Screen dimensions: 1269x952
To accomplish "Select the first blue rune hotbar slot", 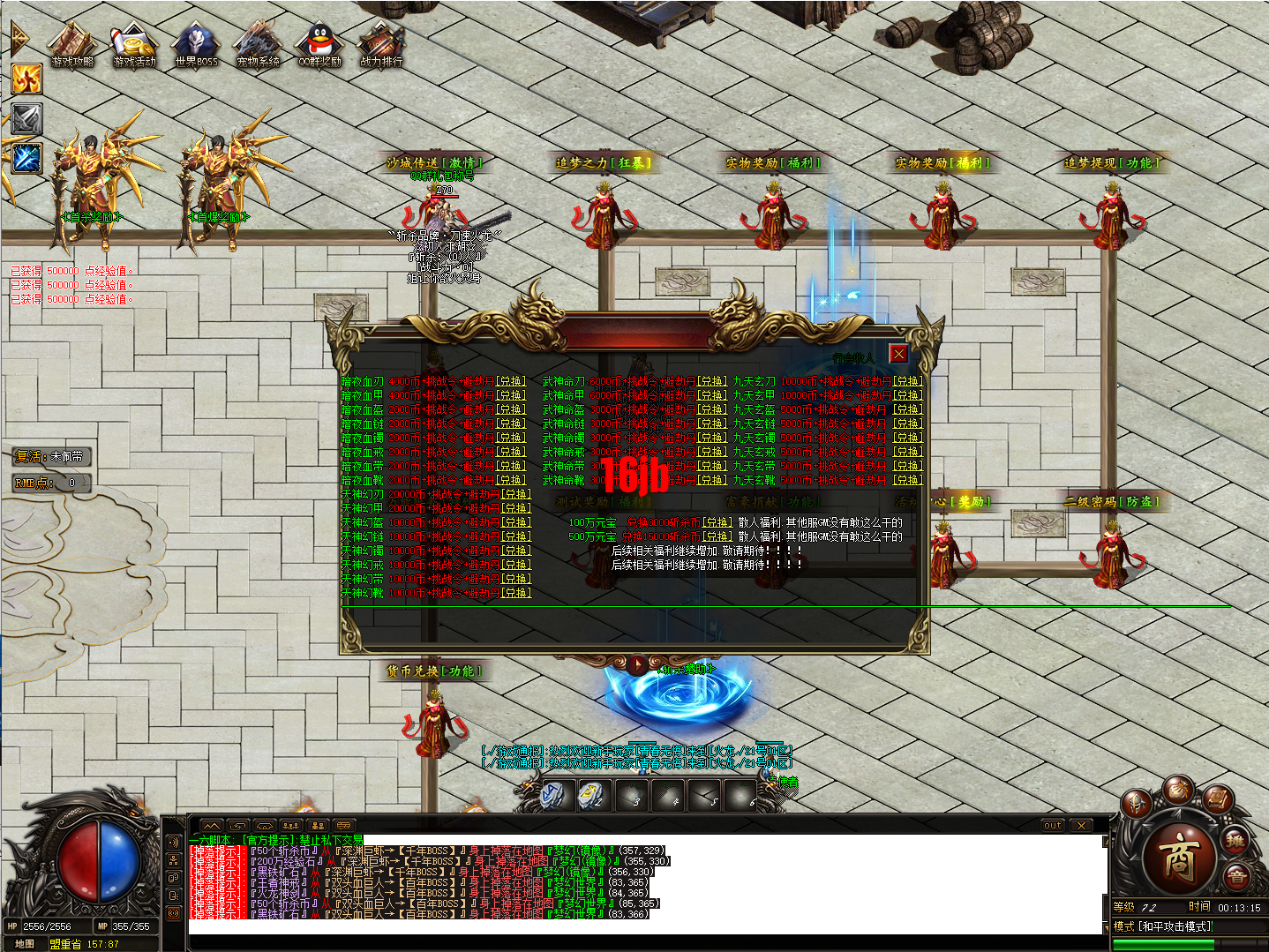I will [x=554, y=795].
